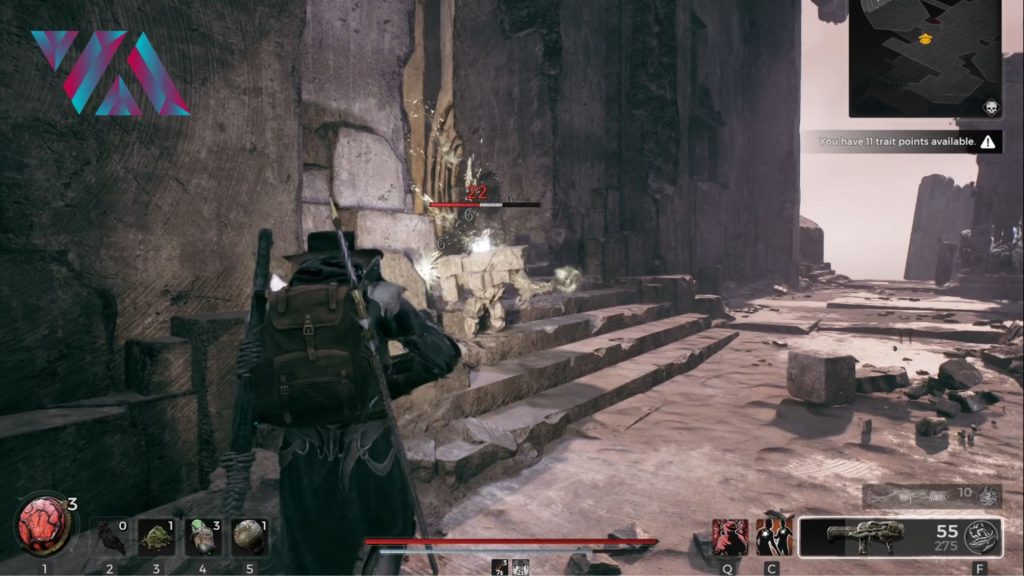Image resolution: width=1024 pixels, height=576 pixels.
Task: Use the green powder consumable in slot 3
Action: (x=156, y=537)
